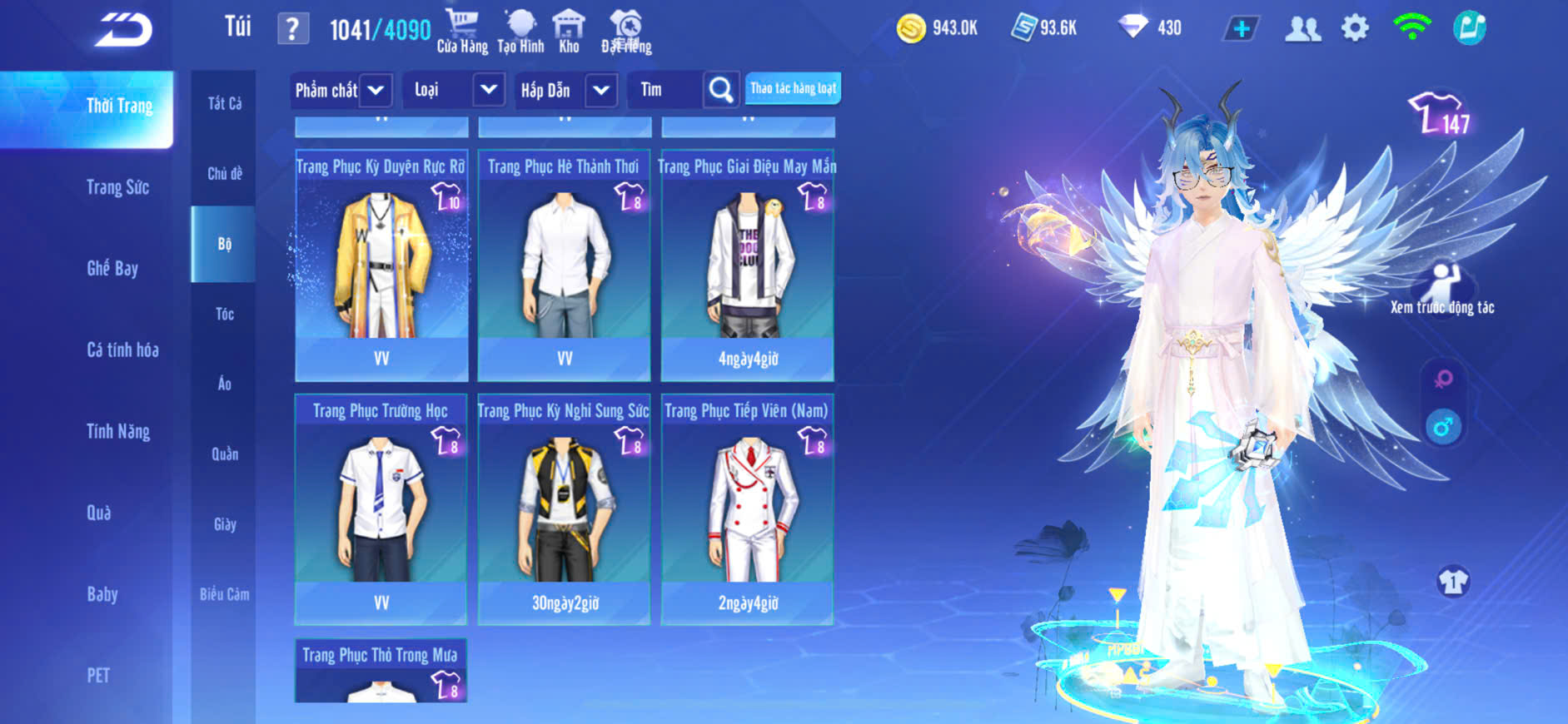Open the Cửa Hàng shop
The image size is (1568, 724).
click(462, 32)
